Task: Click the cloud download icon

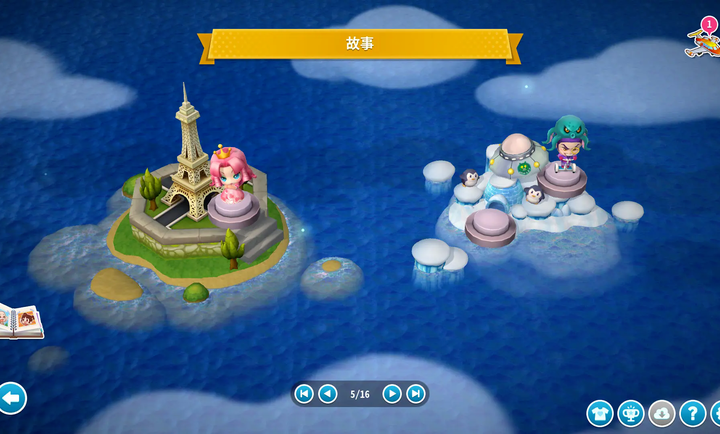Action: tap(662, 413)
